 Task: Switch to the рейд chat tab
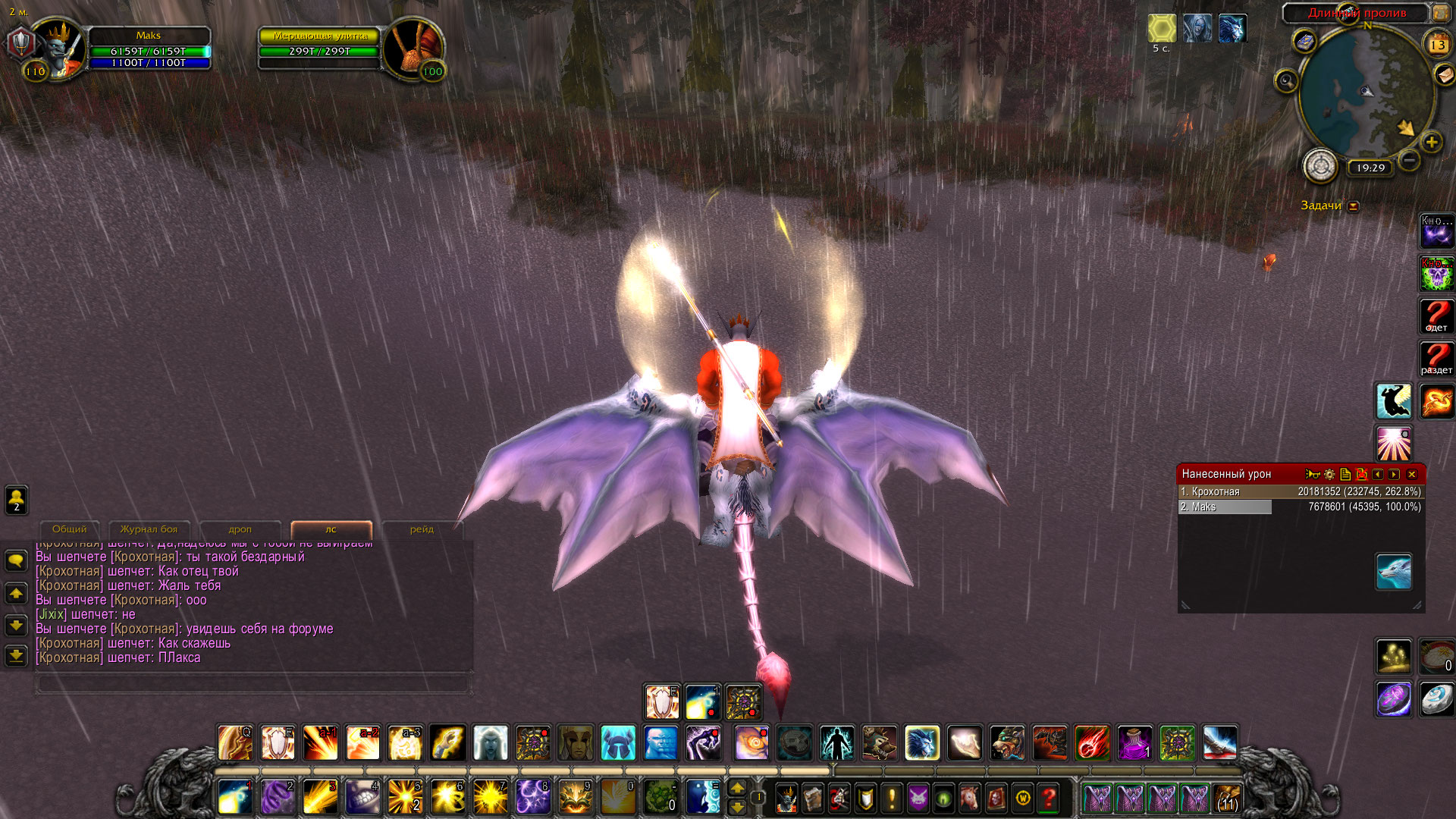(x=422, y=529)
